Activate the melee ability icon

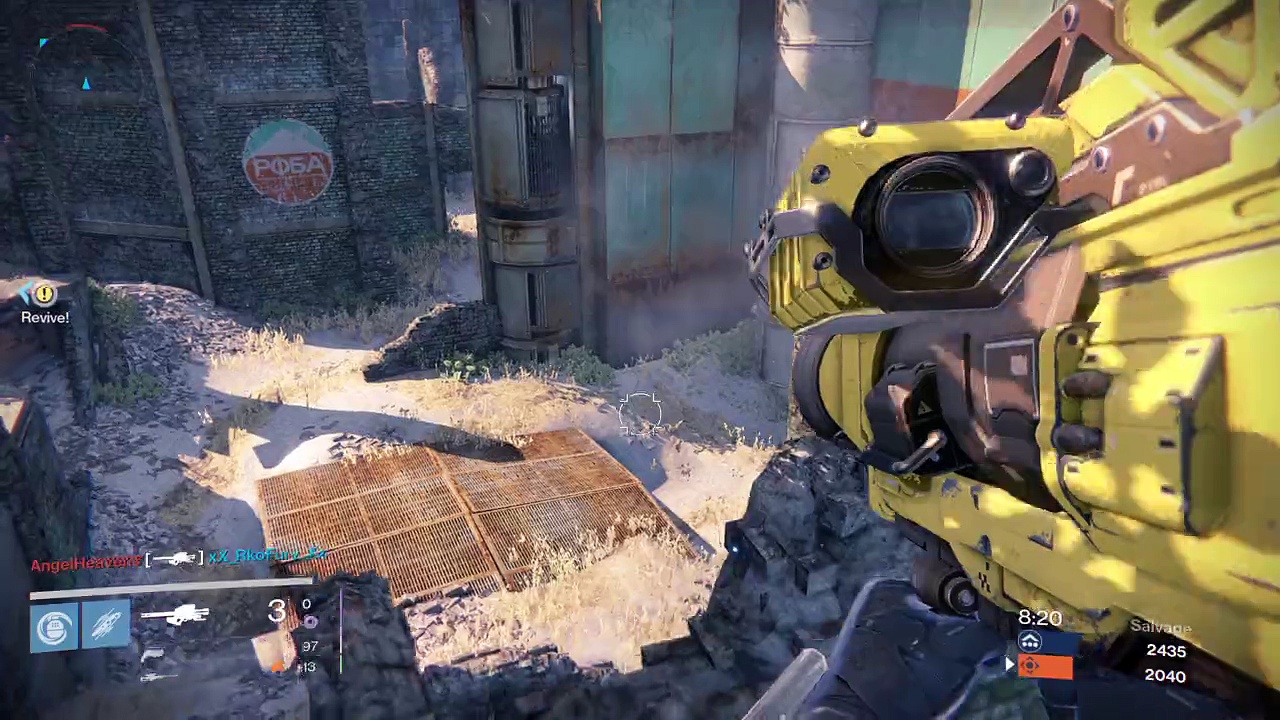click(x=107, y=628)
